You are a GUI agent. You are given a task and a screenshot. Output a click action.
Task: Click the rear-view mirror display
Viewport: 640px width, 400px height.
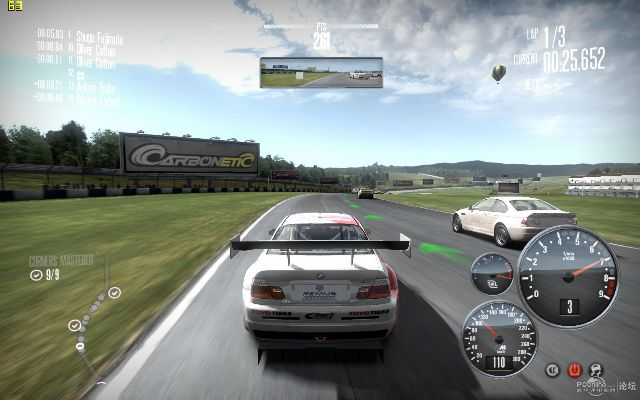pos(321,72)
